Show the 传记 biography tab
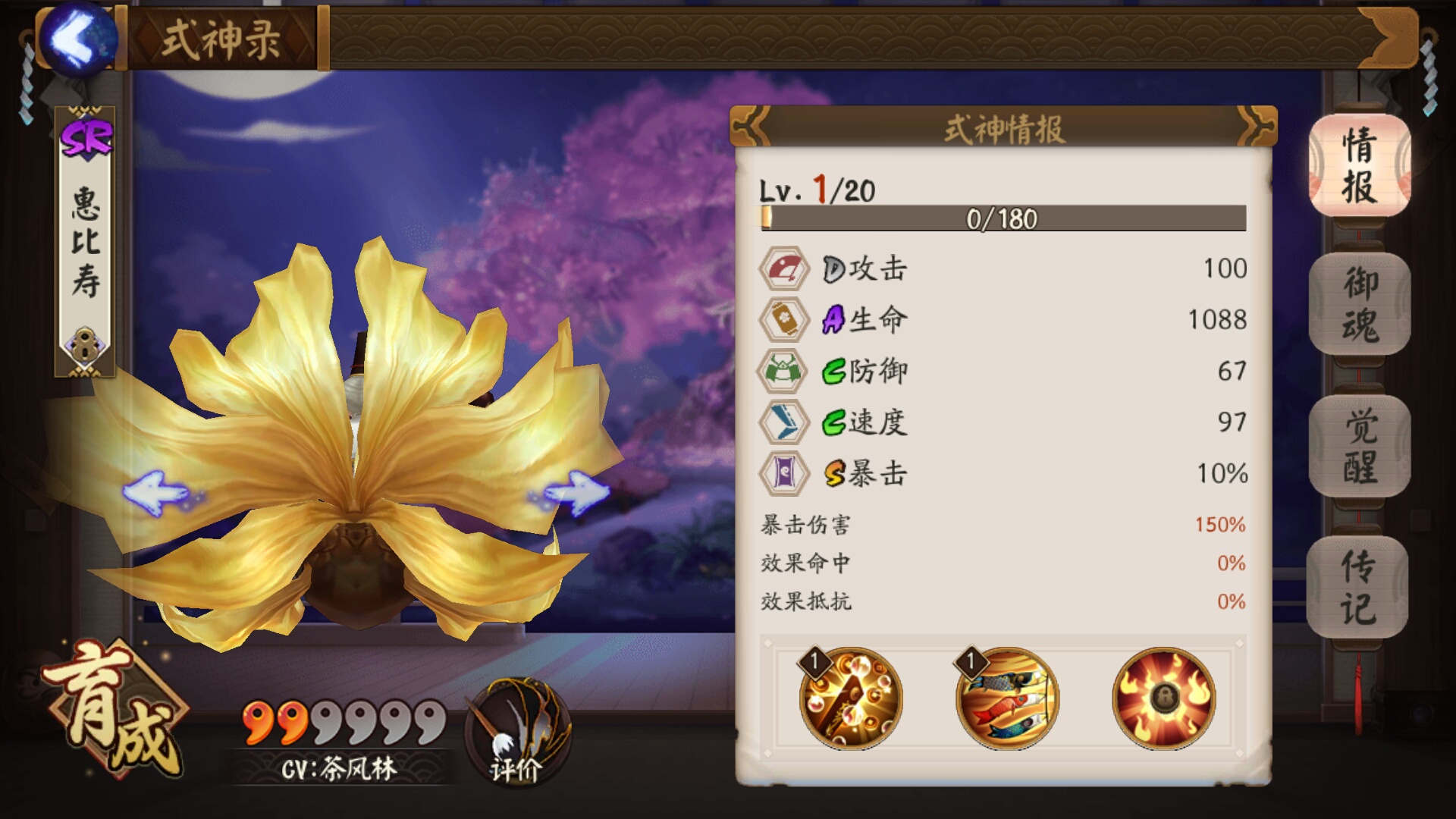1456x819 pixels. coord(1357,587)
